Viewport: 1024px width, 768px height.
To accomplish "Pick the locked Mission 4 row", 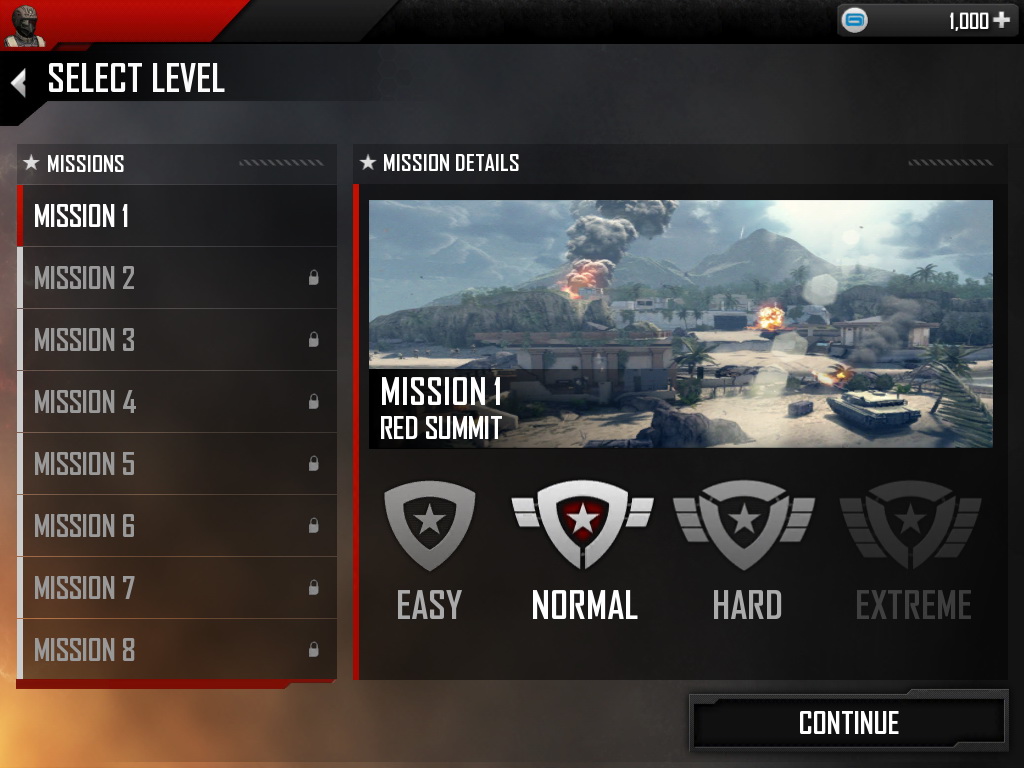I will pyautogui.click(x=177, y=402).
